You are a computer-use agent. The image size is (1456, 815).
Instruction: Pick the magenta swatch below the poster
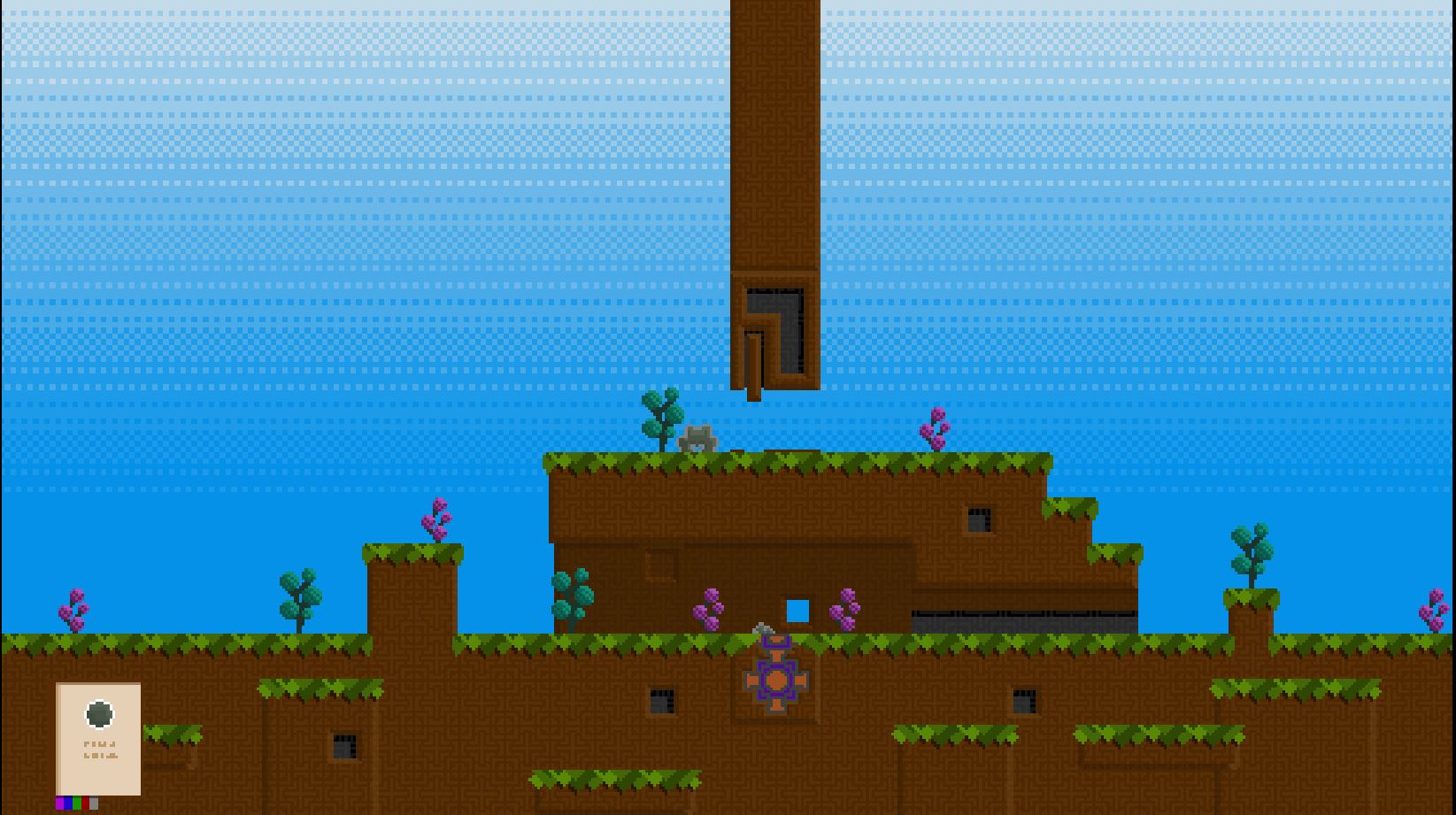point(59,803)
